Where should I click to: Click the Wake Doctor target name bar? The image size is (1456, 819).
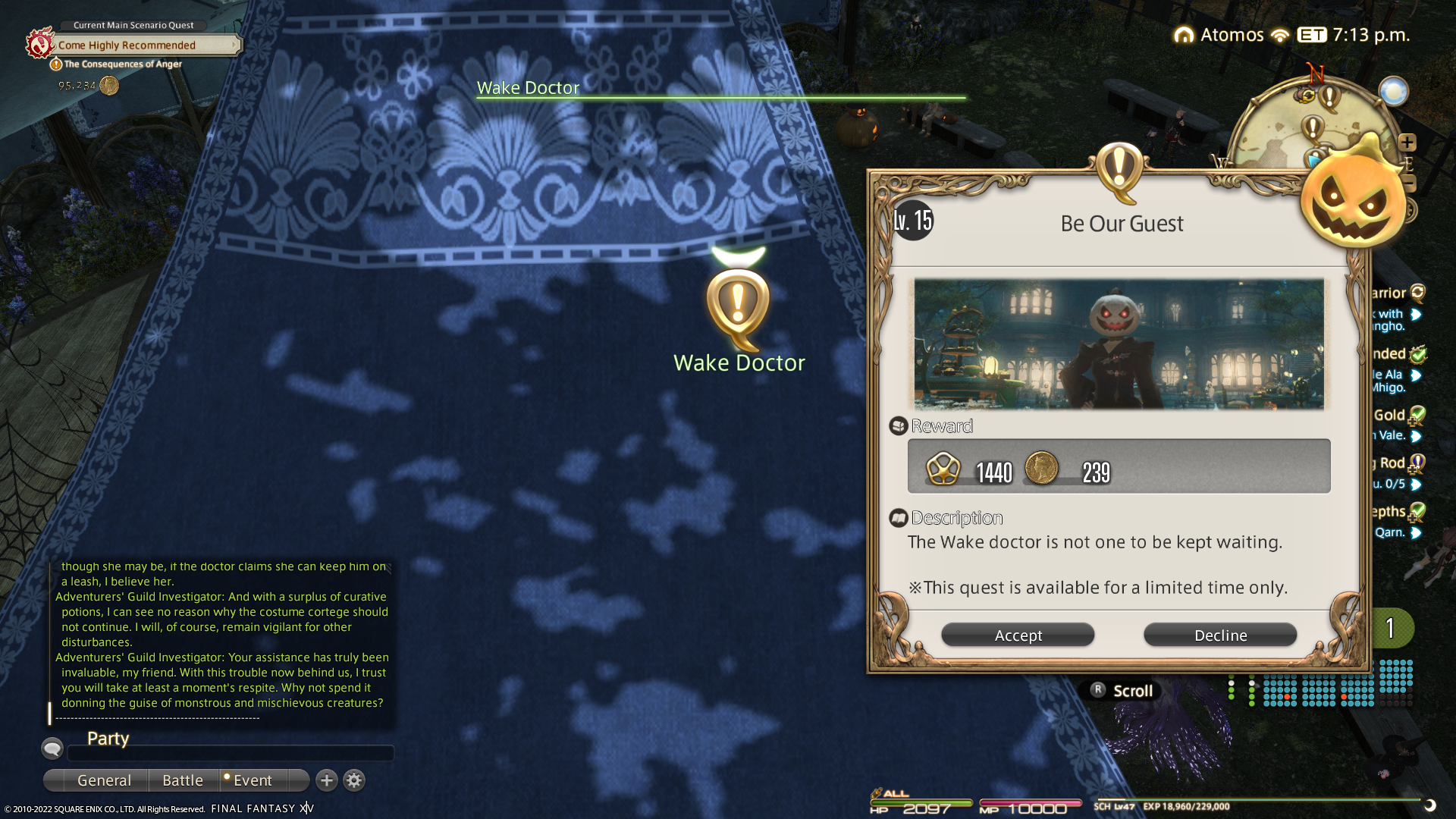(529, 88)
